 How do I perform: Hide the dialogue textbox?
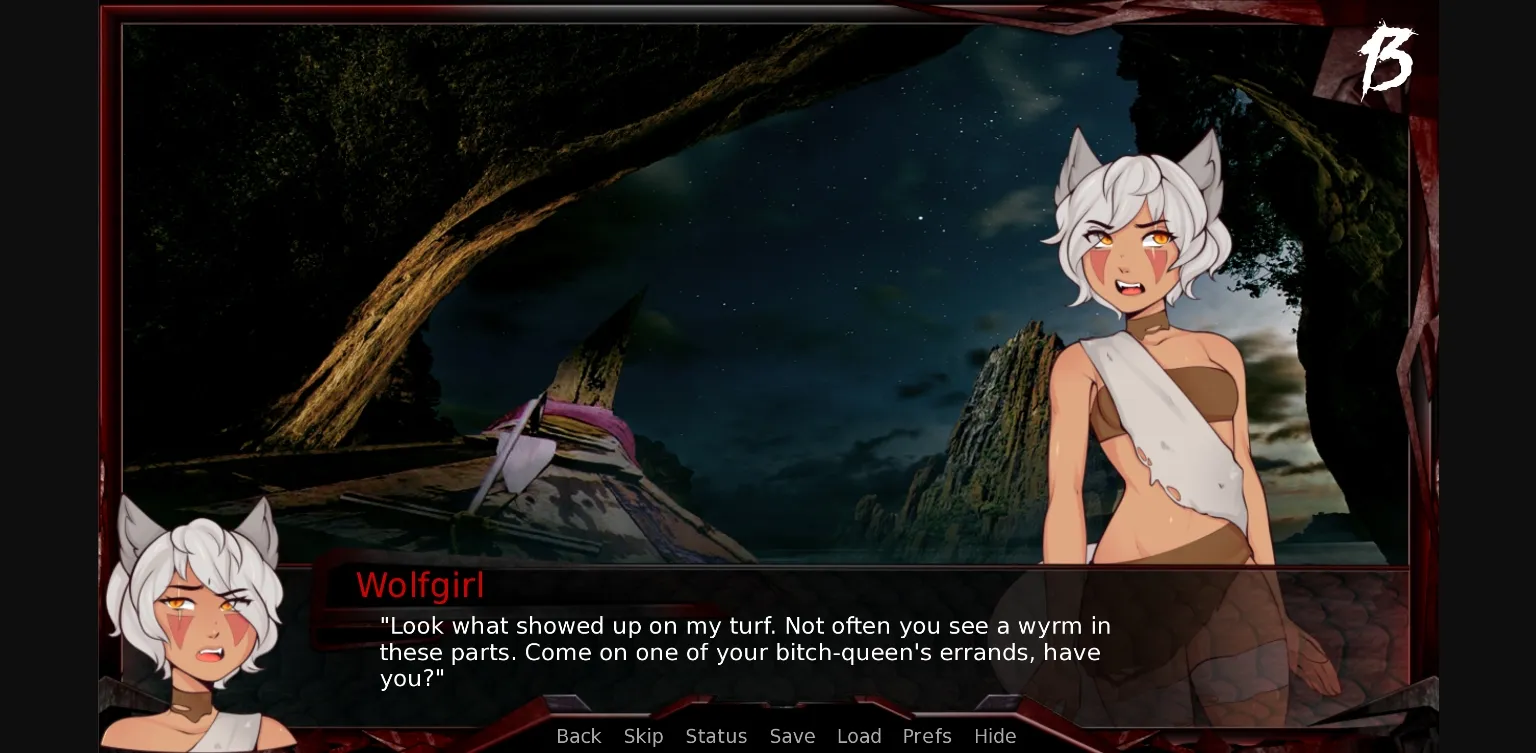click(995, 736)
